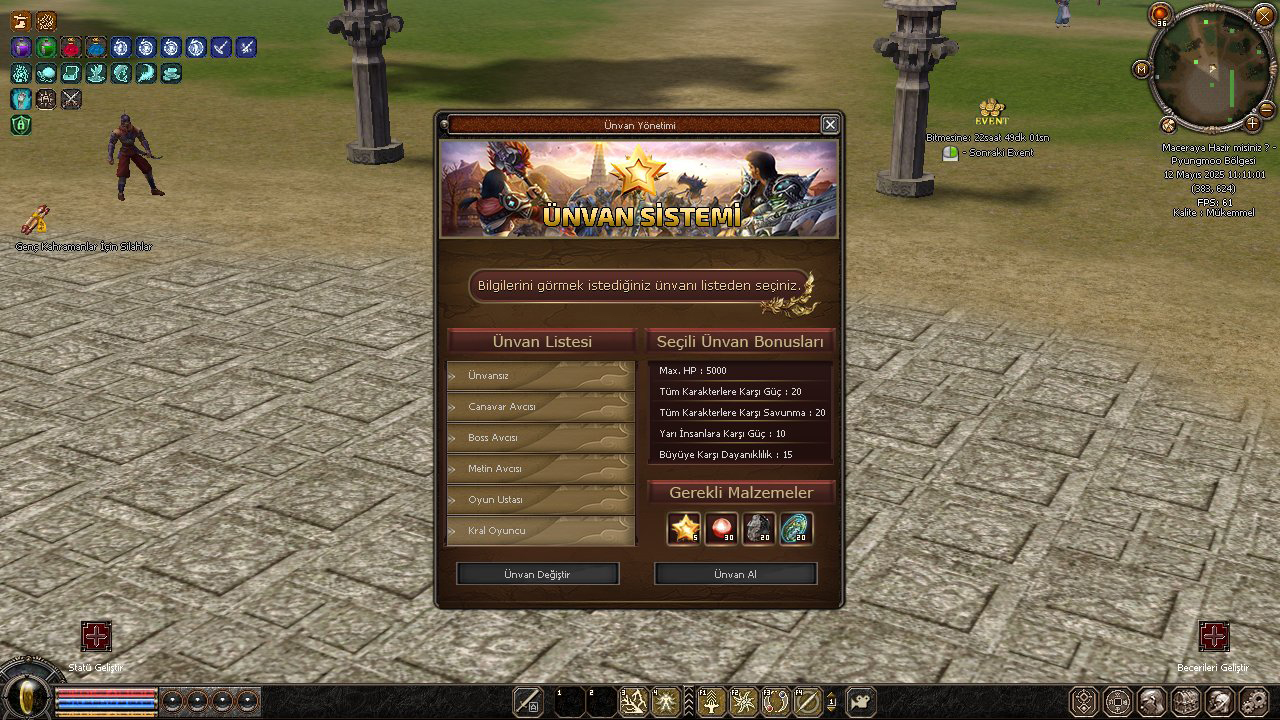Open the yellow EVENT flower icon
The width and height of the screenshot is (1280, 720).
tap(991, 108)
